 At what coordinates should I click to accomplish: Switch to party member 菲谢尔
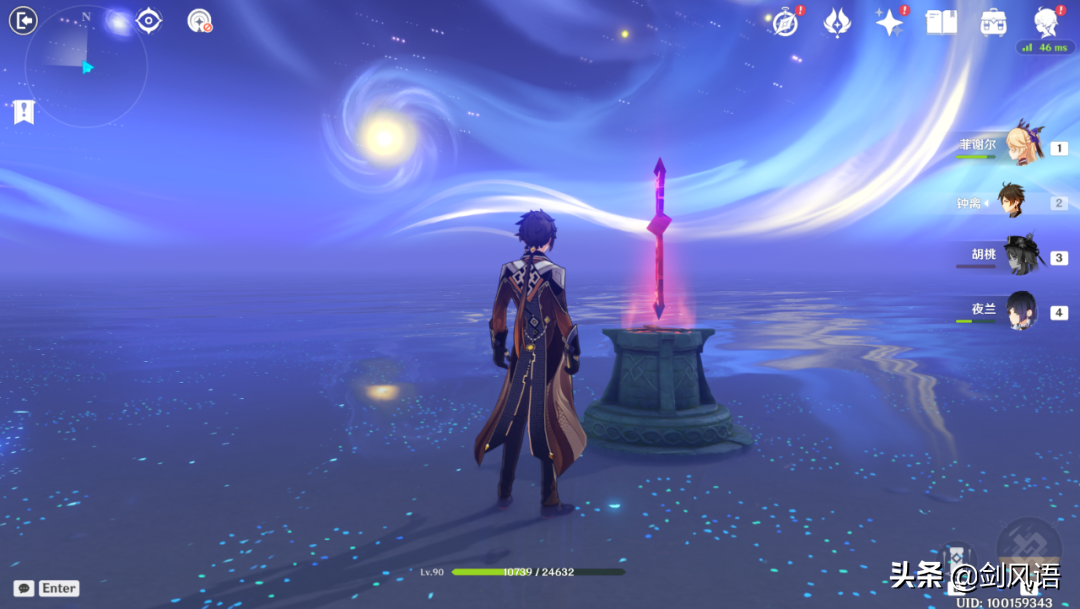click(x=1023, y=146)
